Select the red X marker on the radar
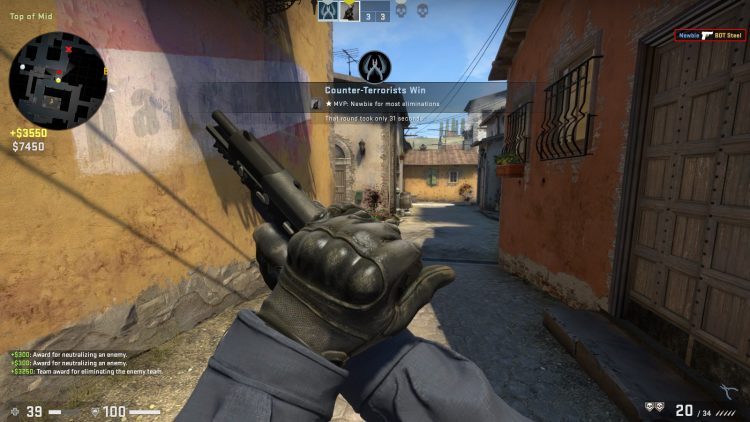The width and height of the screenshot is (750, 422). tap(68, 49)
